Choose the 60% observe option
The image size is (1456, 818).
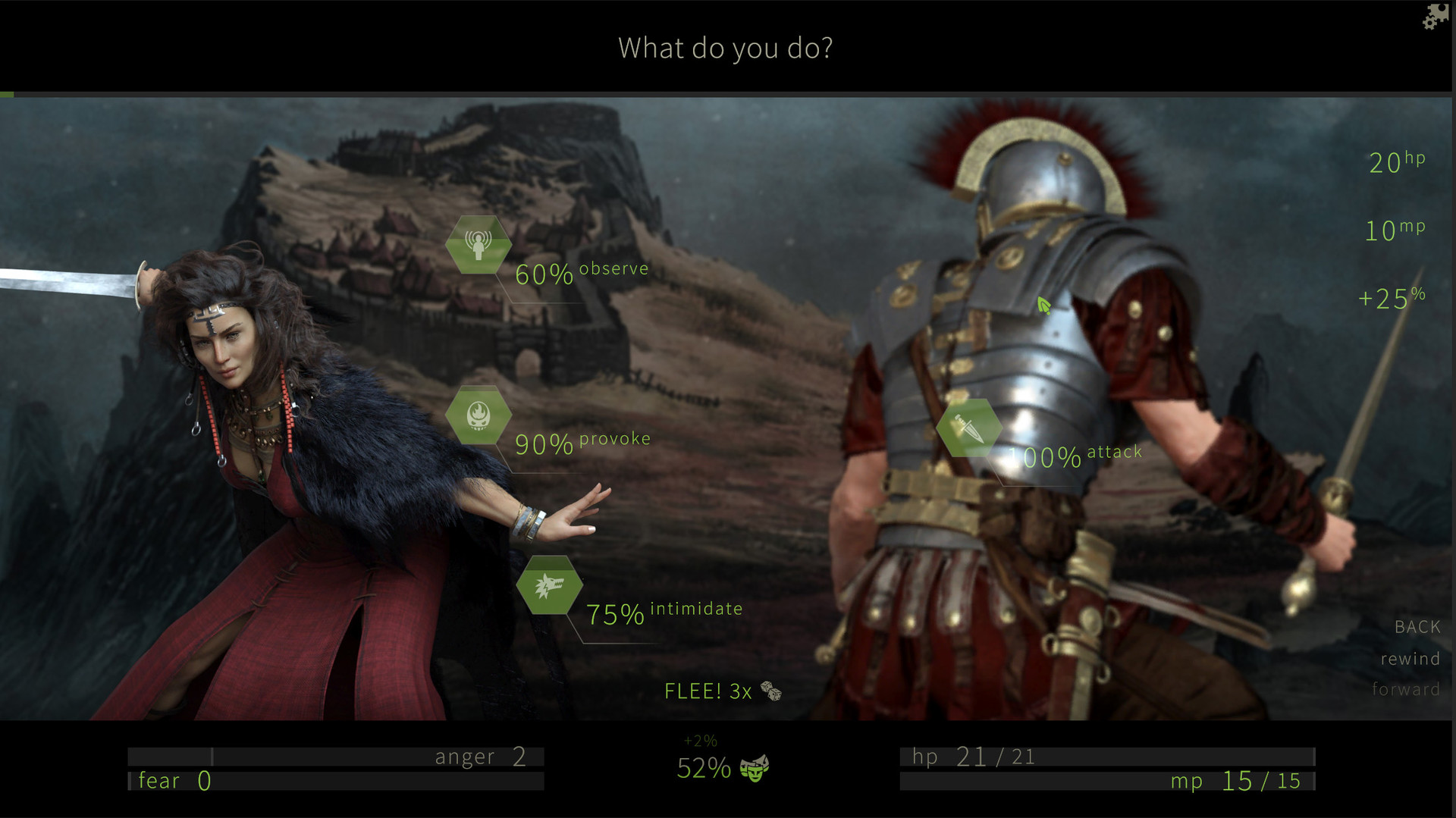[580, 273]
